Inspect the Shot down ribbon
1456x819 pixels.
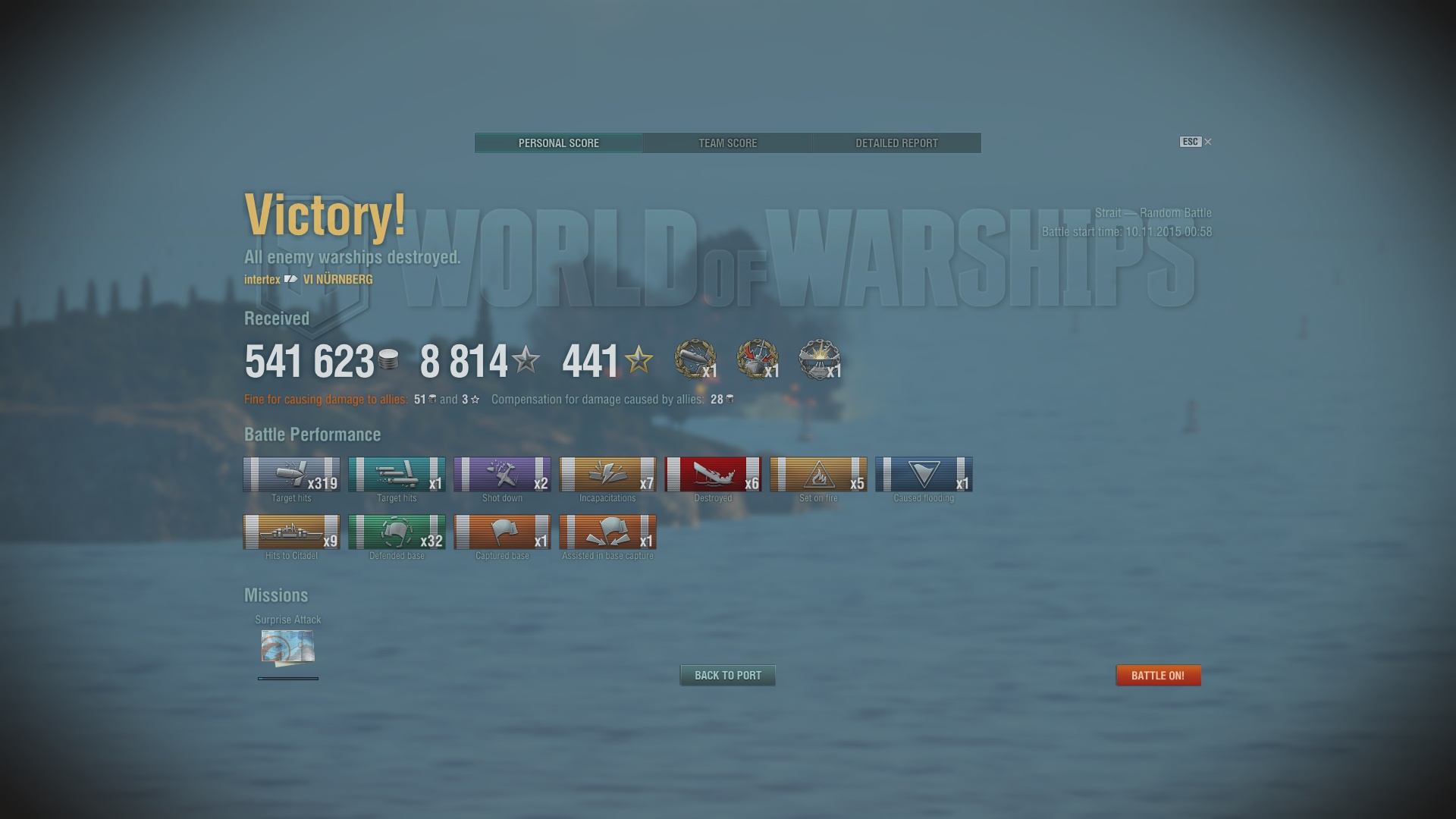(502, 475)
